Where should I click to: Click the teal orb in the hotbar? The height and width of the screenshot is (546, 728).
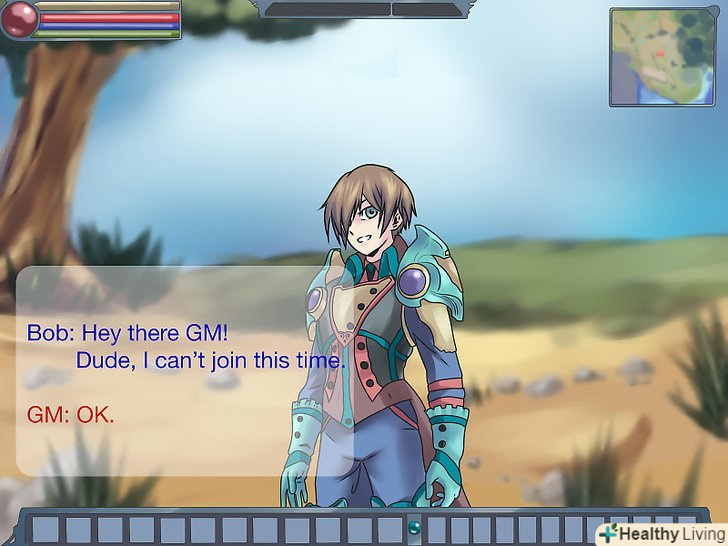(x=414, y=526)
